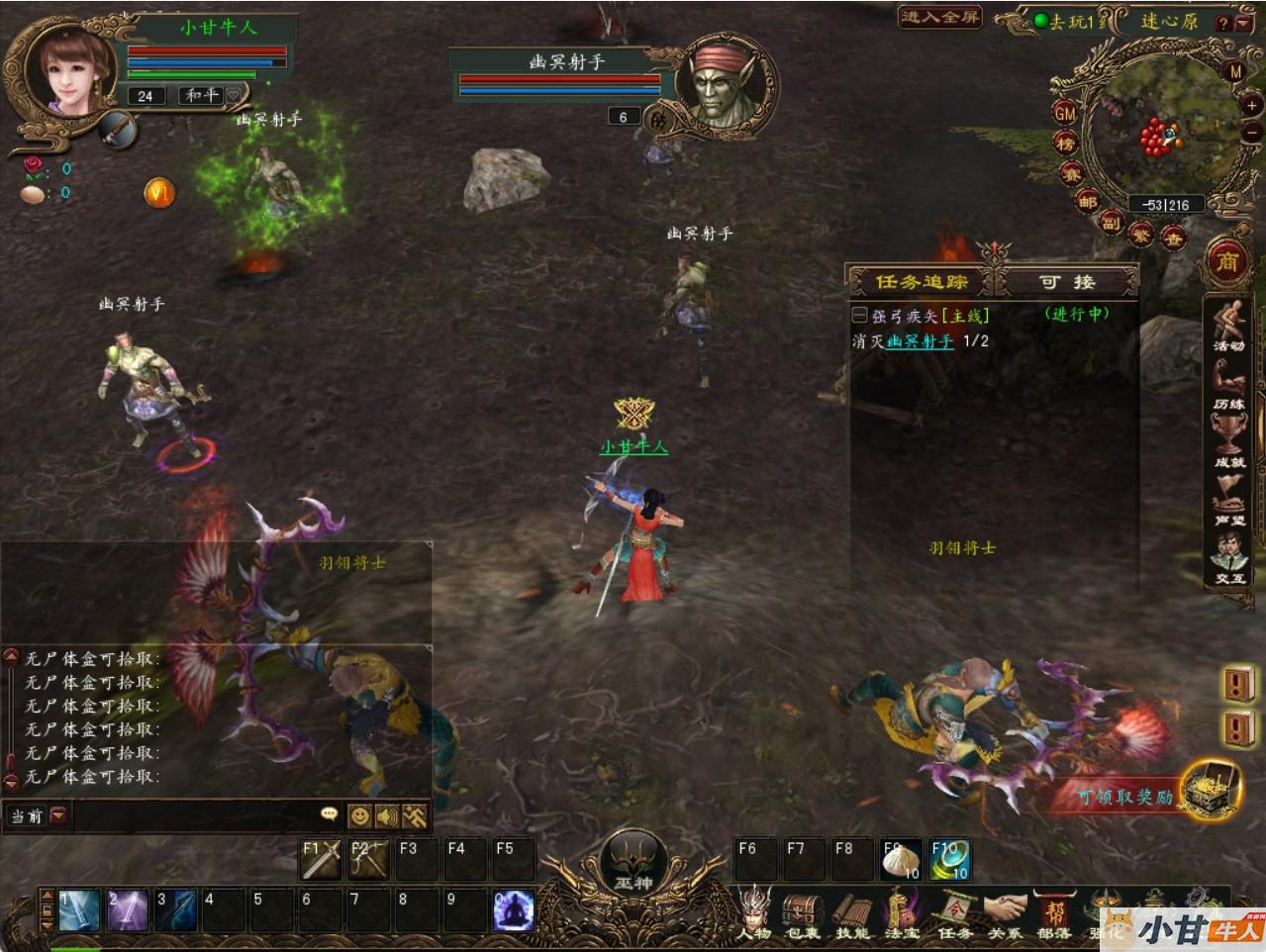This screenshot has width=1266, height=952.
Task: Open the smiley emoji picker in chat
Action: [x=359, y=815]
